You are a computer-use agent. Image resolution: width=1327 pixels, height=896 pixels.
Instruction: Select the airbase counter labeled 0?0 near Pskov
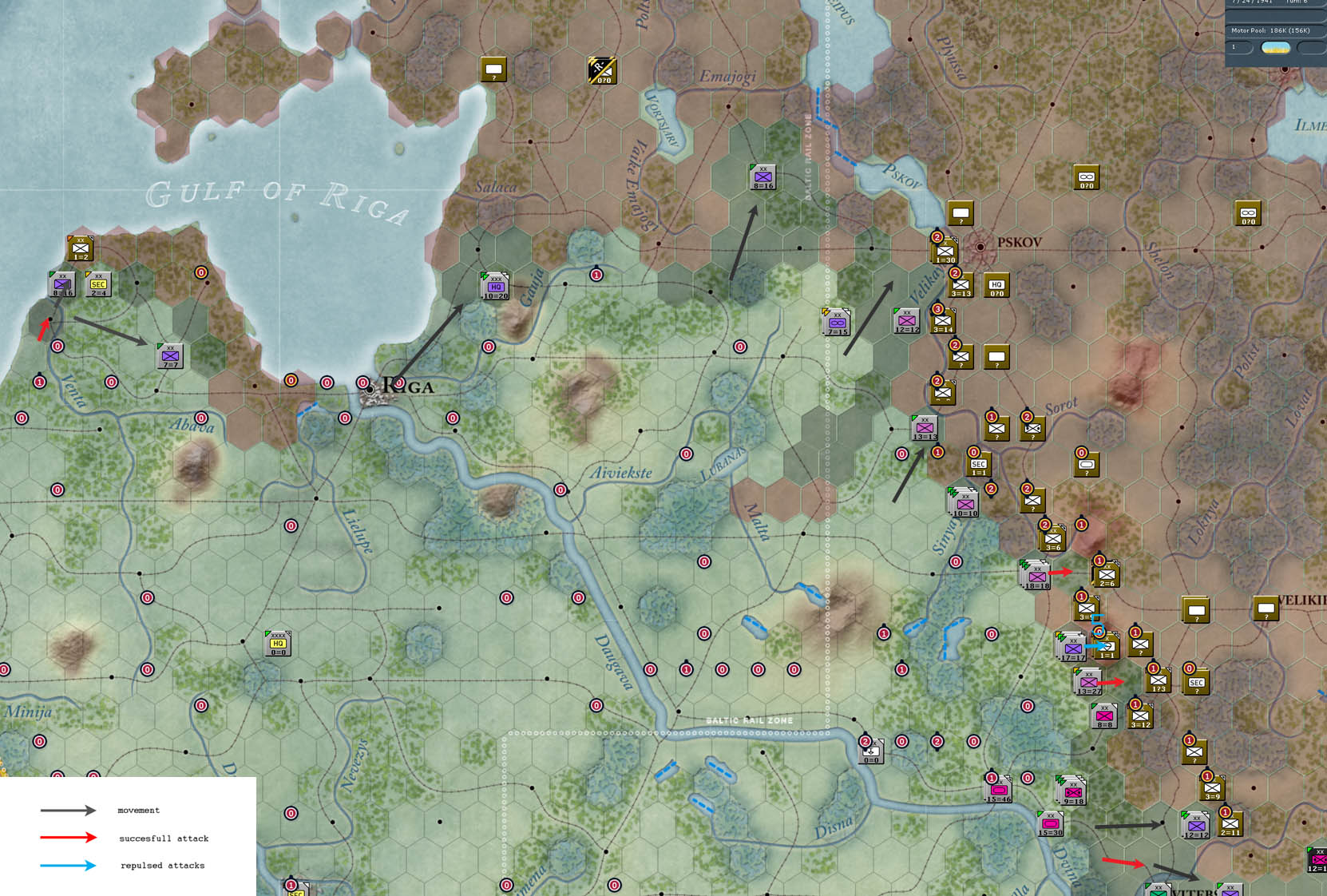(x=1085, y=177)
